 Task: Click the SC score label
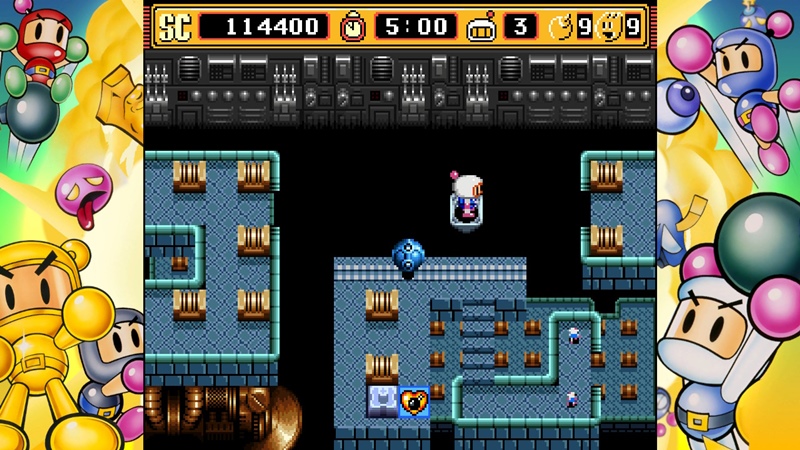click(x=172, y=27)
